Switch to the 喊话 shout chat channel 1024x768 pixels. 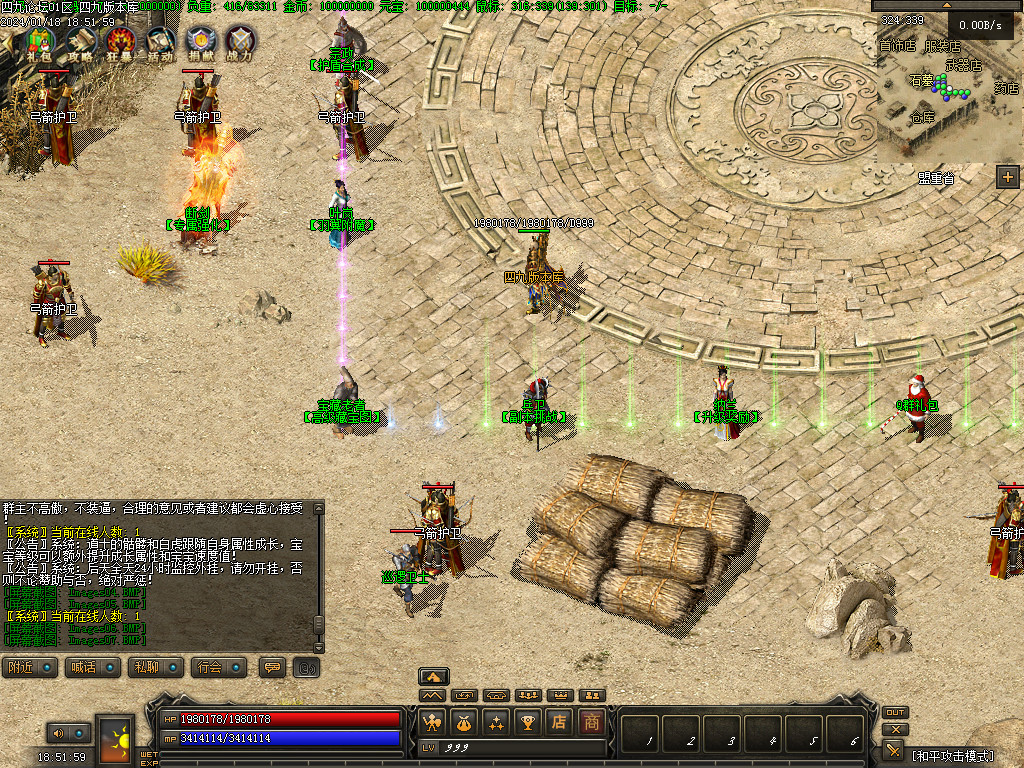(x=91, y=667)
